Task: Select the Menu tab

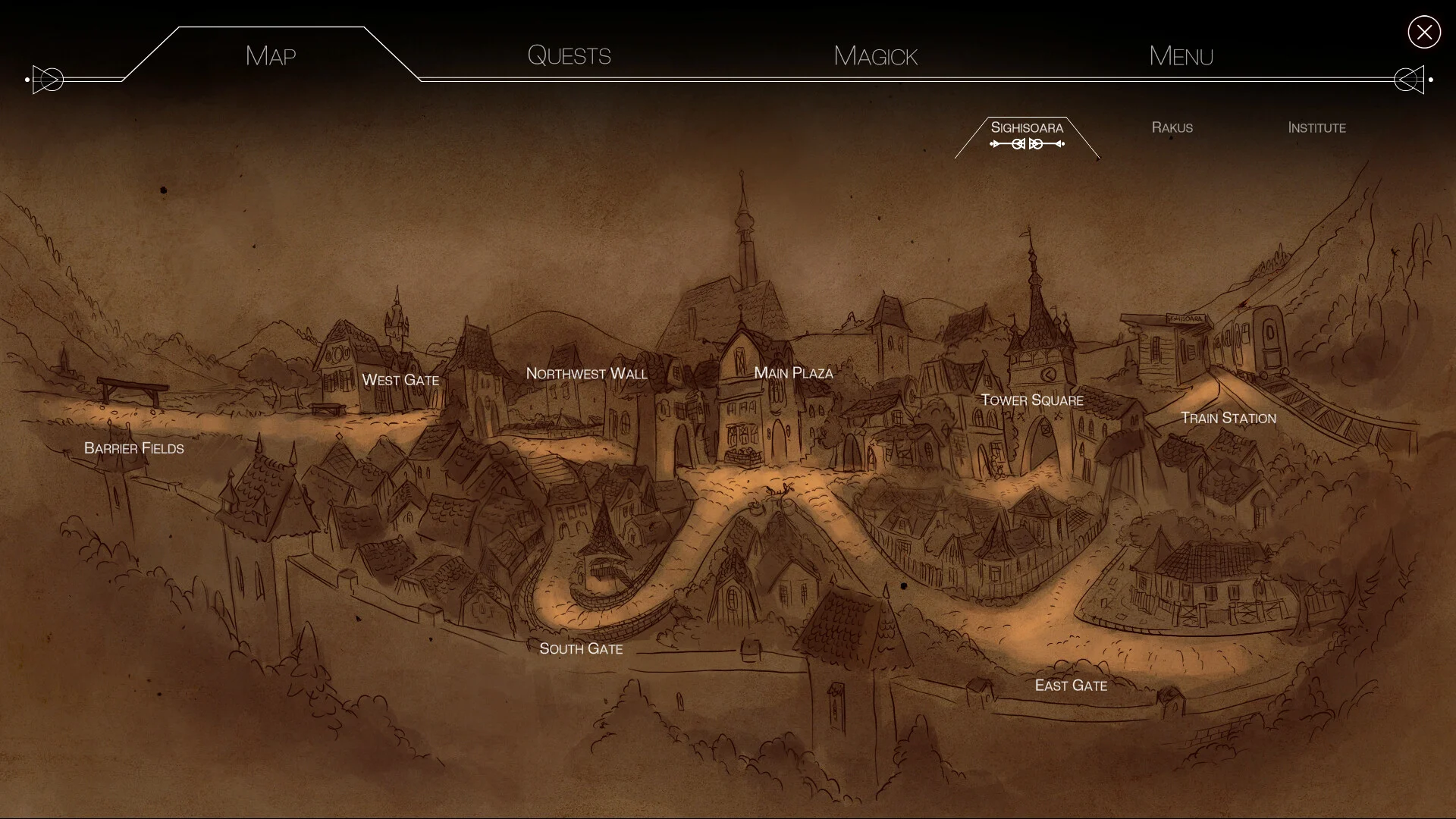Action: [x=1181, y=55]
